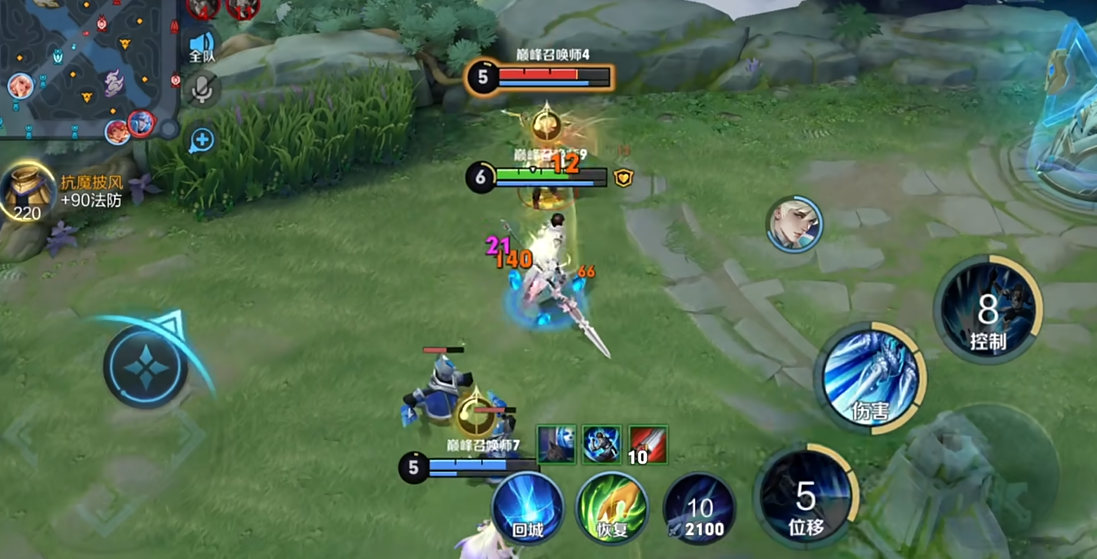Target the blond enemy hero portrait
This screenshot has height=559, width=1097.
tap(795, 223)
